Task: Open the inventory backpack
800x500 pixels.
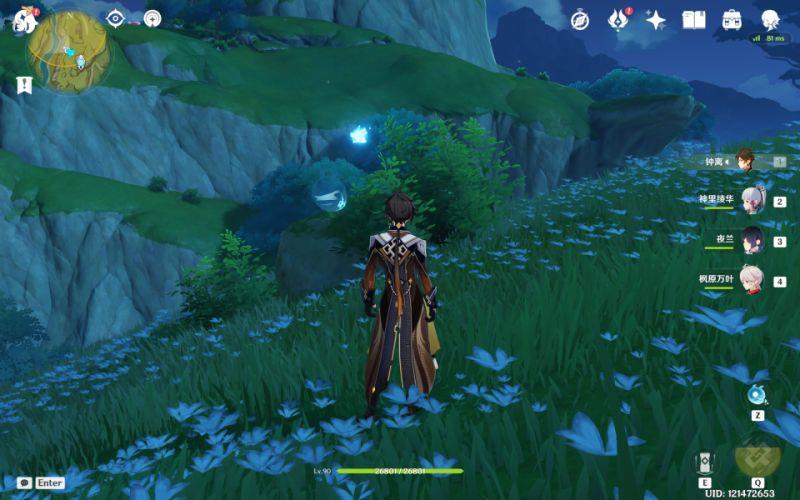Action: (732, 20)
